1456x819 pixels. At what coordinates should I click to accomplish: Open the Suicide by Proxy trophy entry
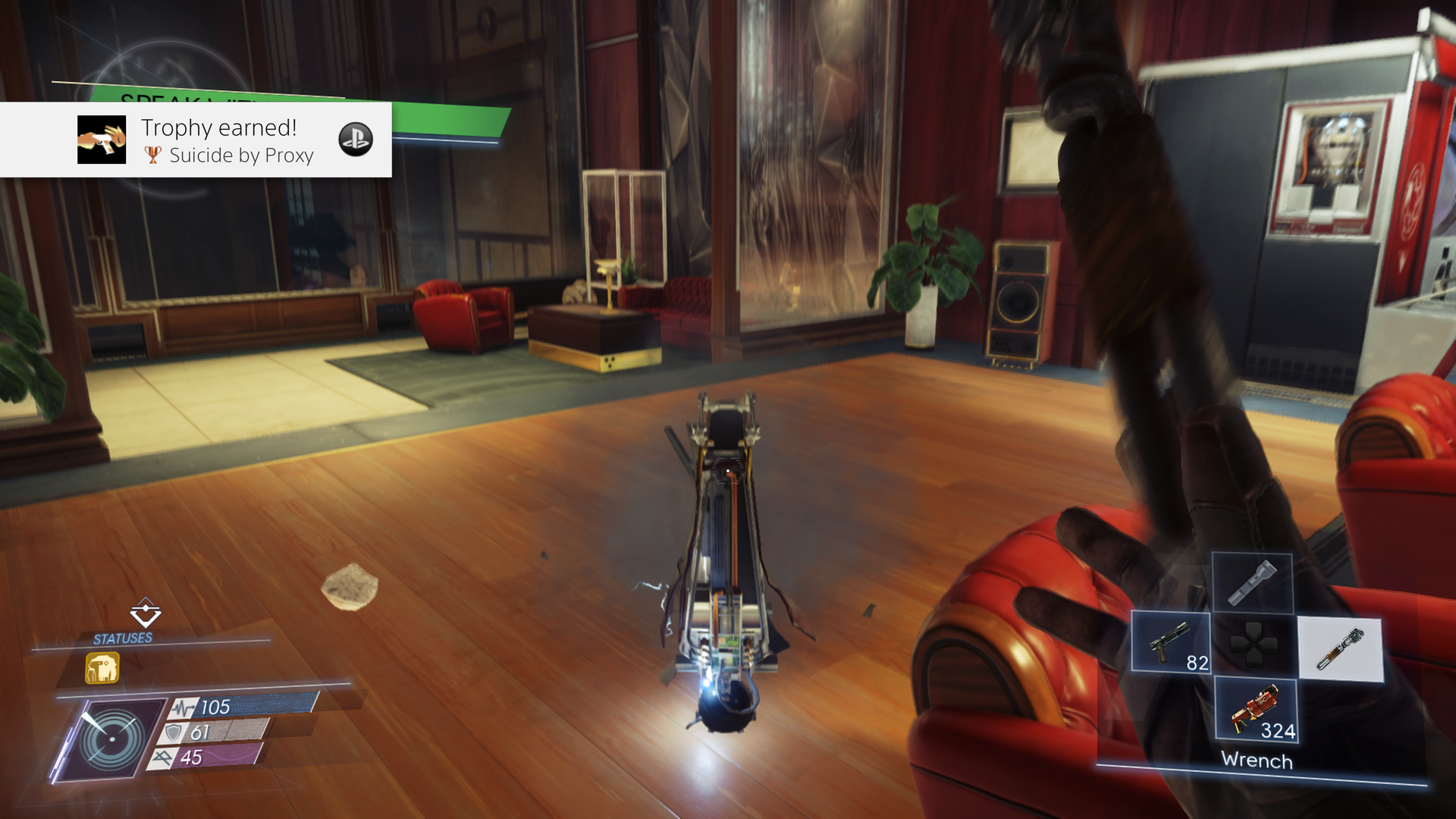(x=241, y=155)
